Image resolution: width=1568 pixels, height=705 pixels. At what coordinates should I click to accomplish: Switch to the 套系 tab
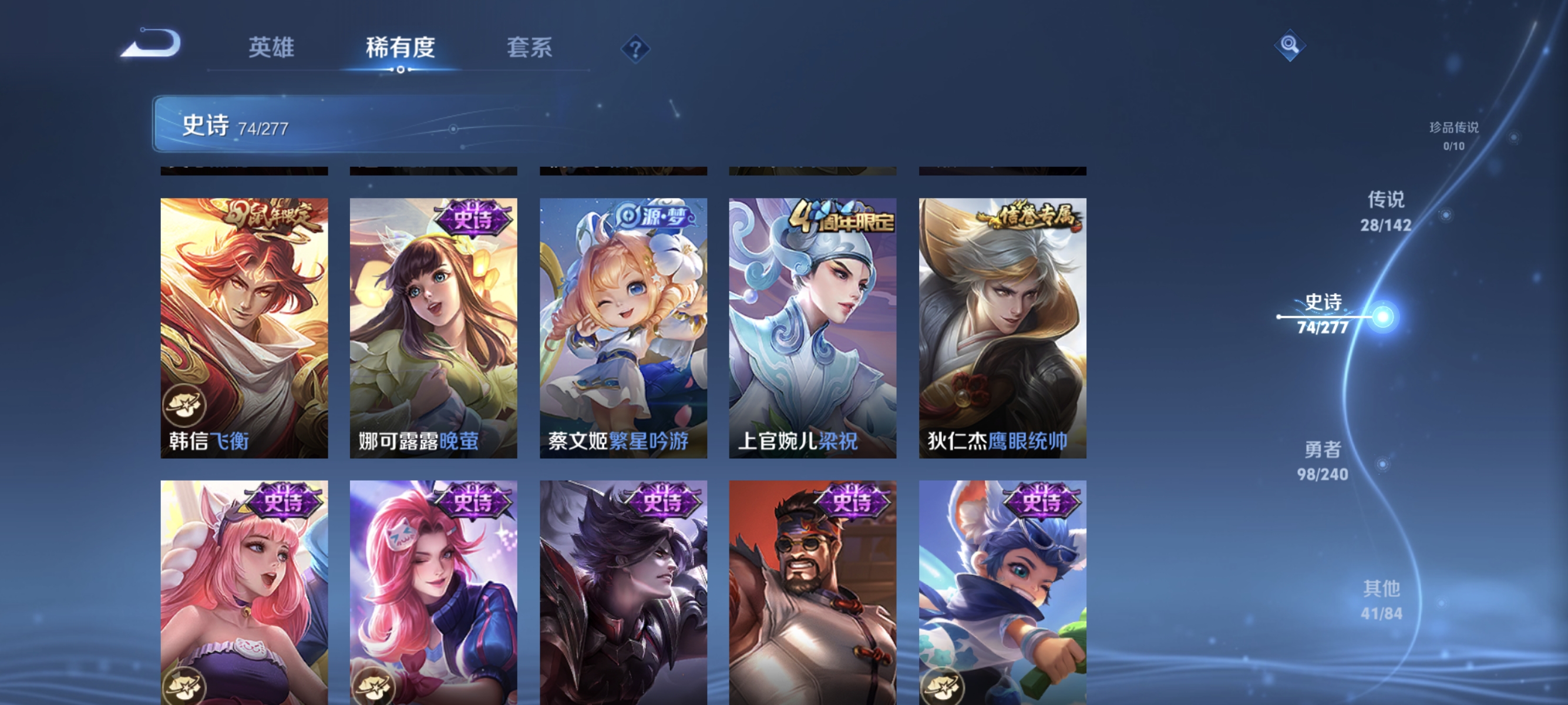(x=530, y=48)
